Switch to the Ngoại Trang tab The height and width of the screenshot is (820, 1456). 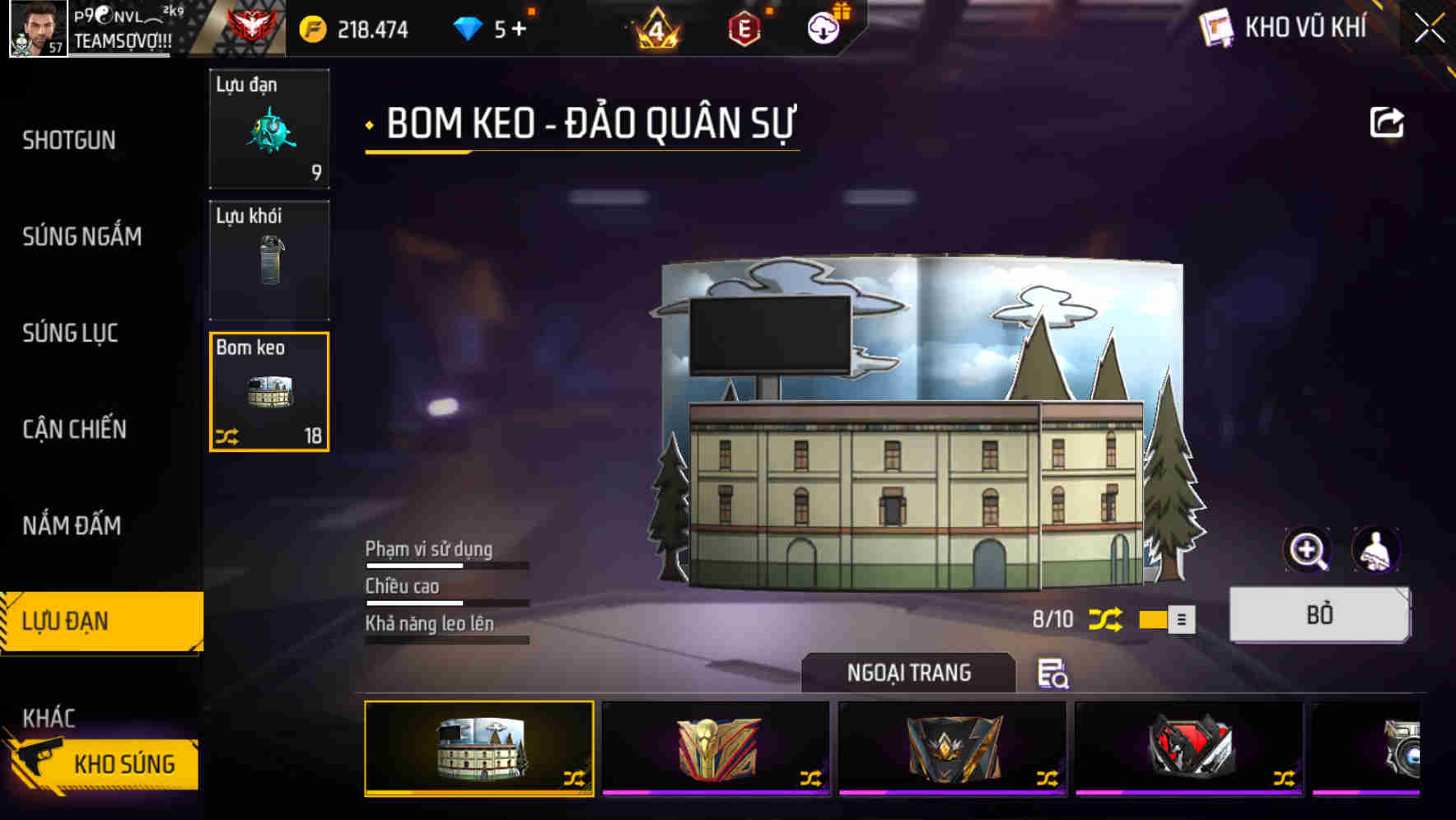[909, 672]
